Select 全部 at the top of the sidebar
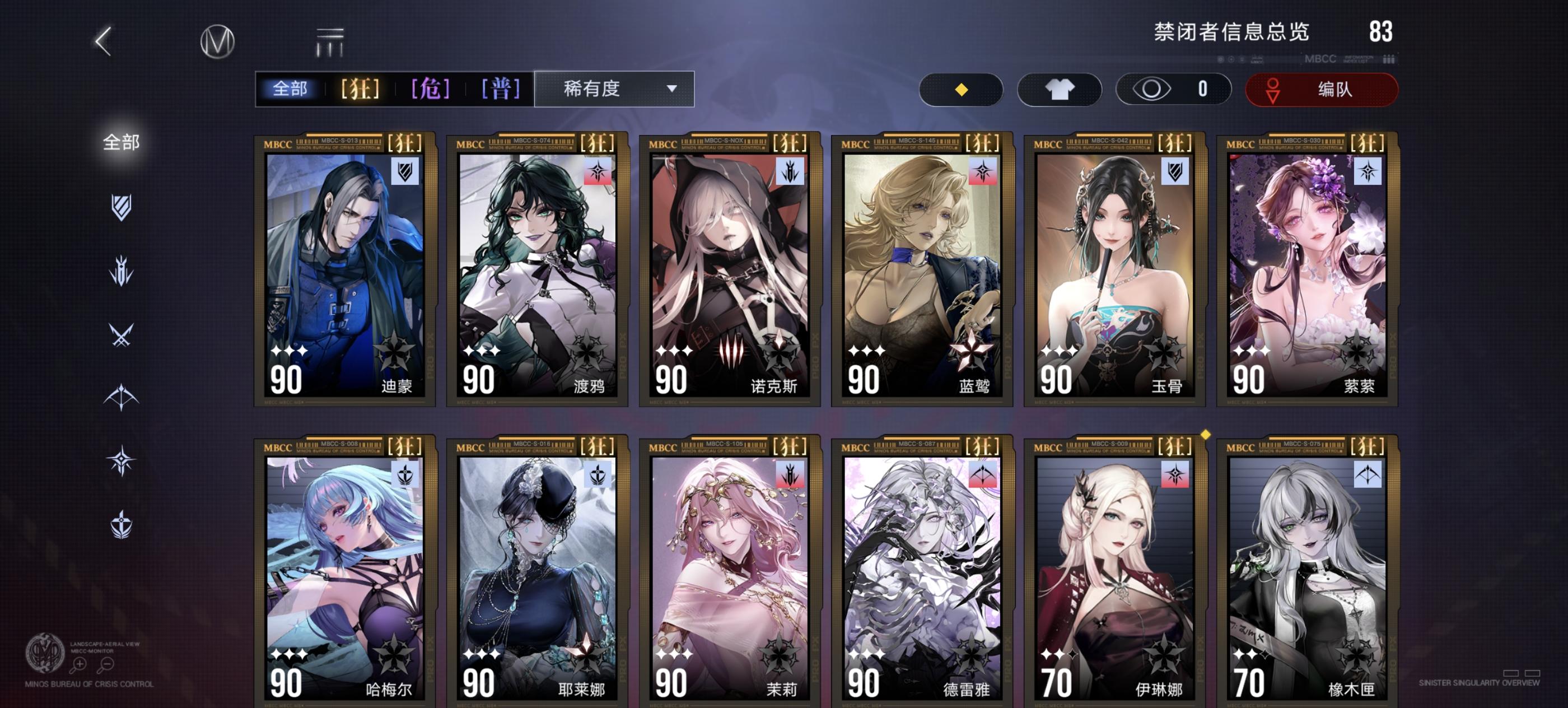Viewport: 1568px width, 708px height. (x=121, y=143)
